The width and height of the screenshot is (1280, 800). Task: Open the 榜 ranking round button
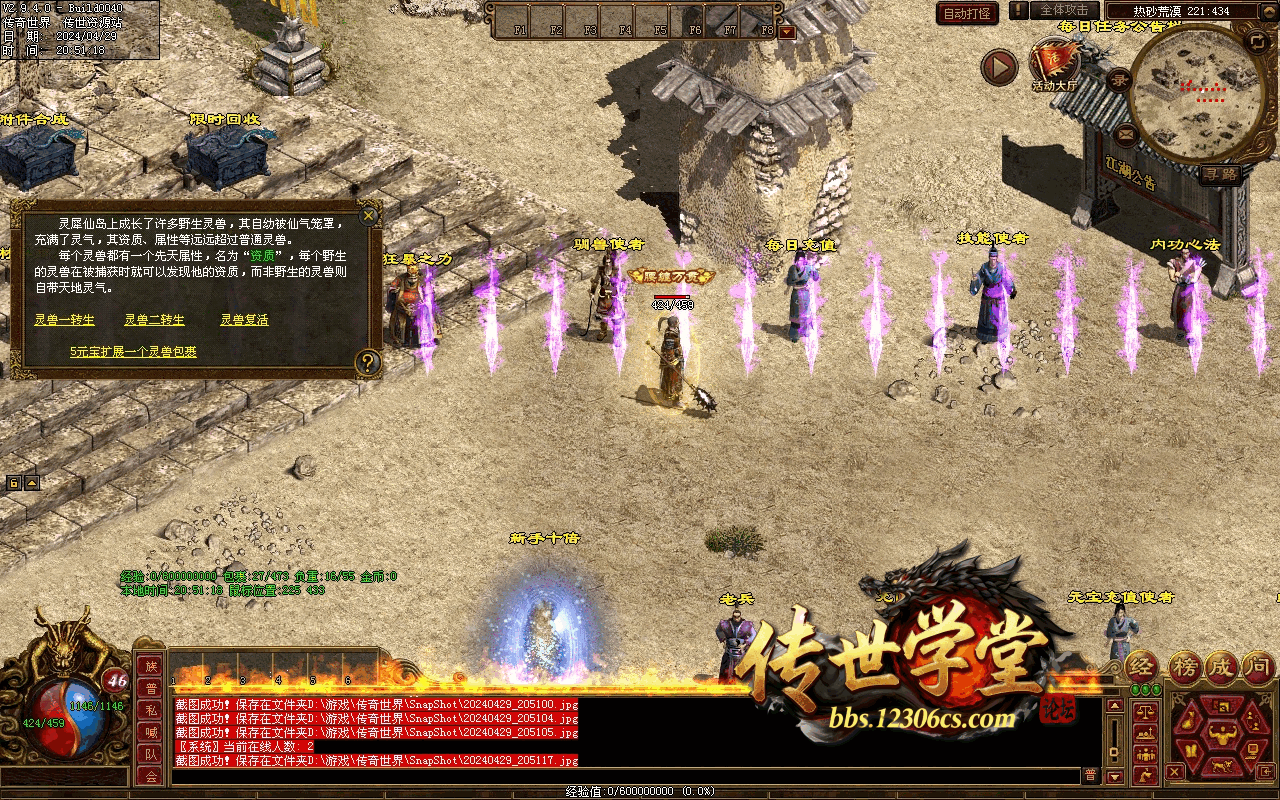(x=1184, y=666)
